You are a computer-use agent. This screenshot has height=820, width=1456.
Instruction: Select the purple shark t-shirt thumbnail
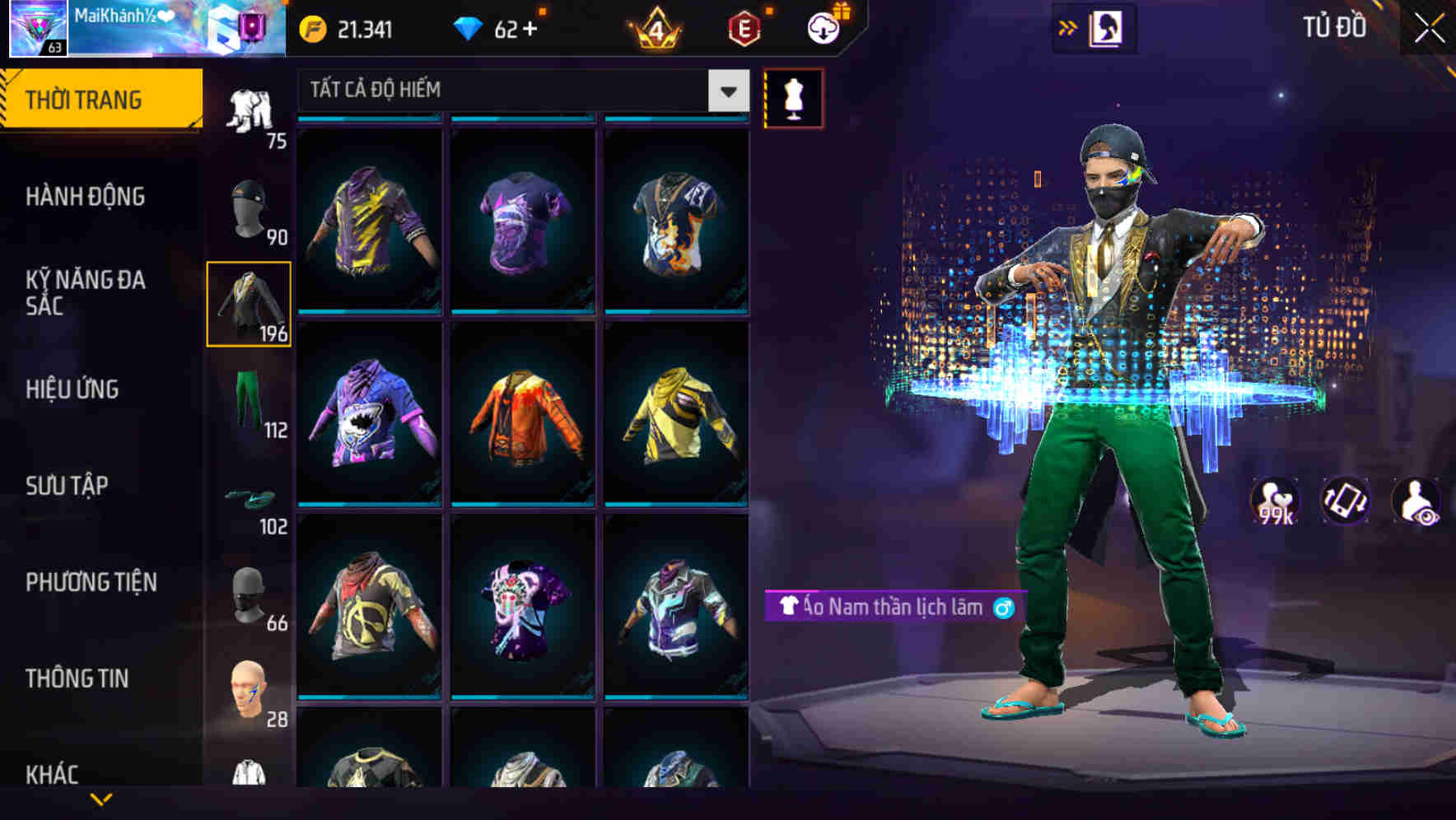pos(371,420)
